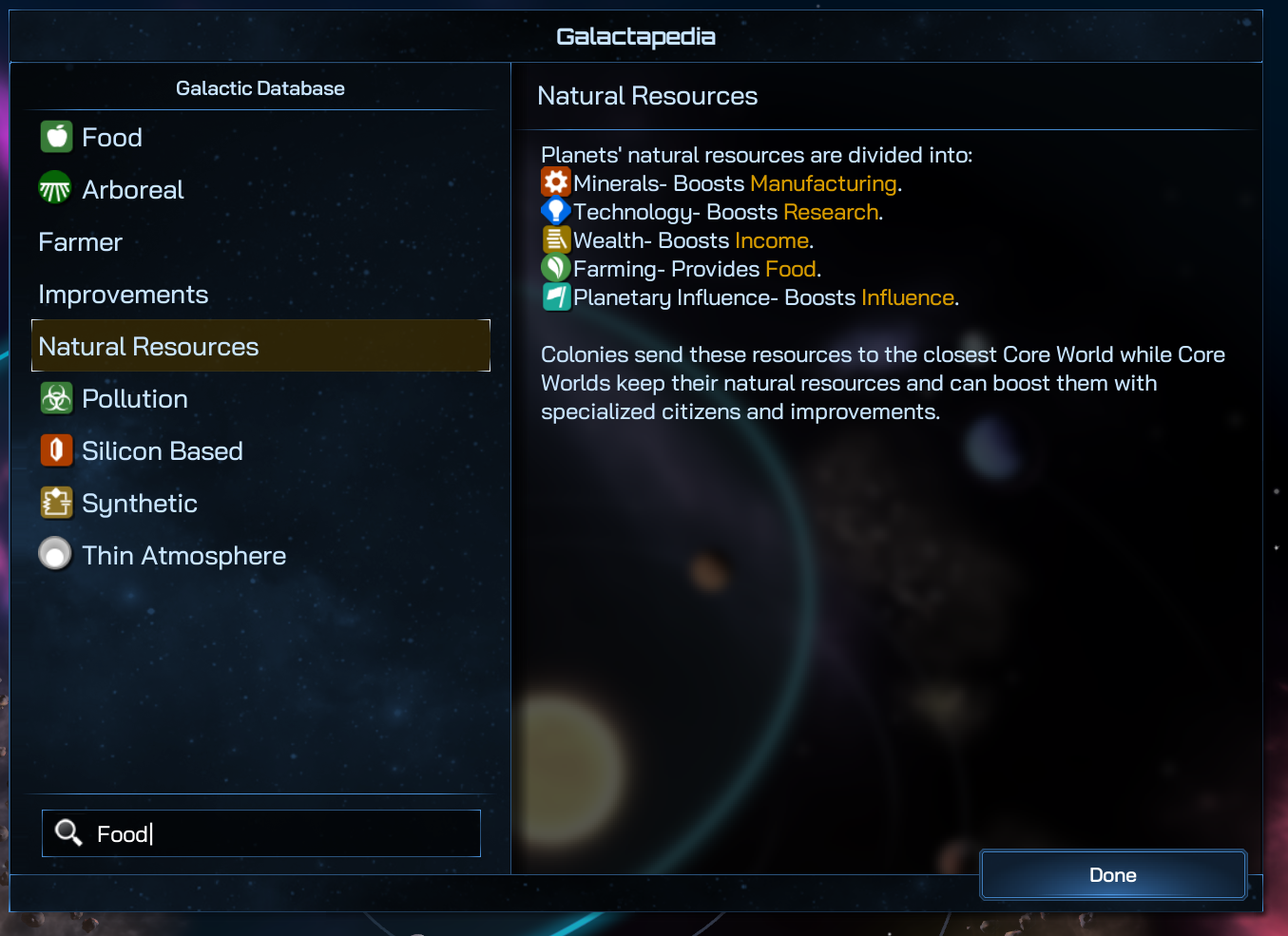Open the Research link
Viewport: 1288px width, 936px height.
[830, 212]
